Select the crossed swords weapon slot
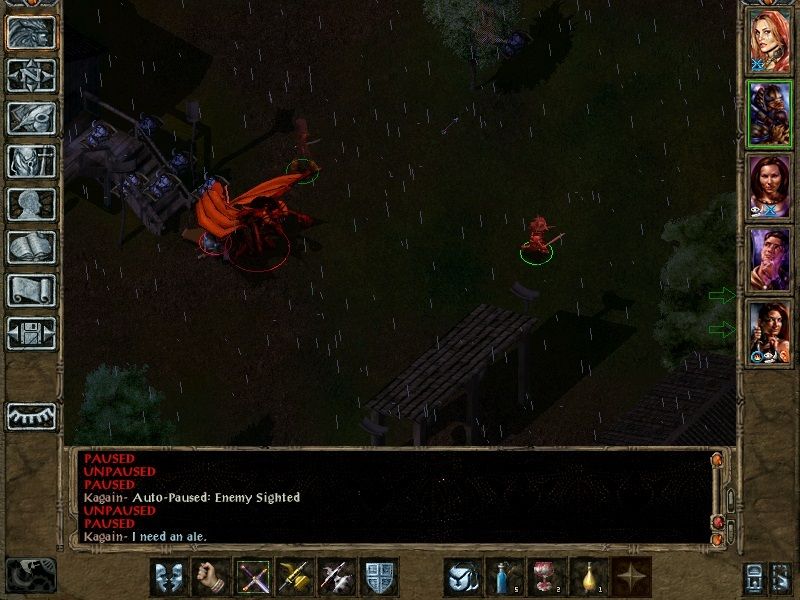Screen dimensions: 800x600 pyautogui.click(x=253, y=577)
